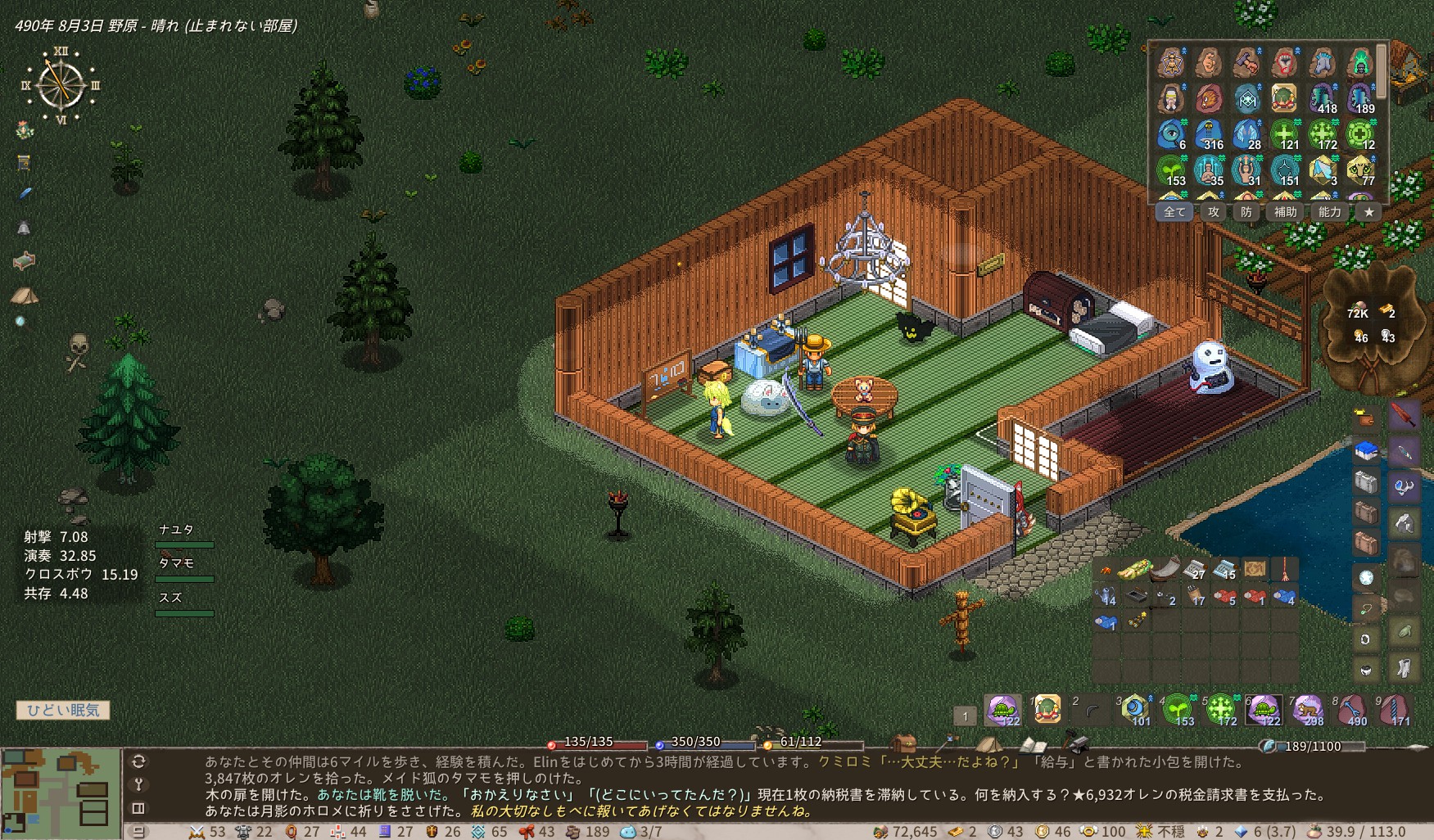The width and height of the screenshot is (1434, 840).
Task: Select the 防 defense skill tab
Action: point(1246,212)
